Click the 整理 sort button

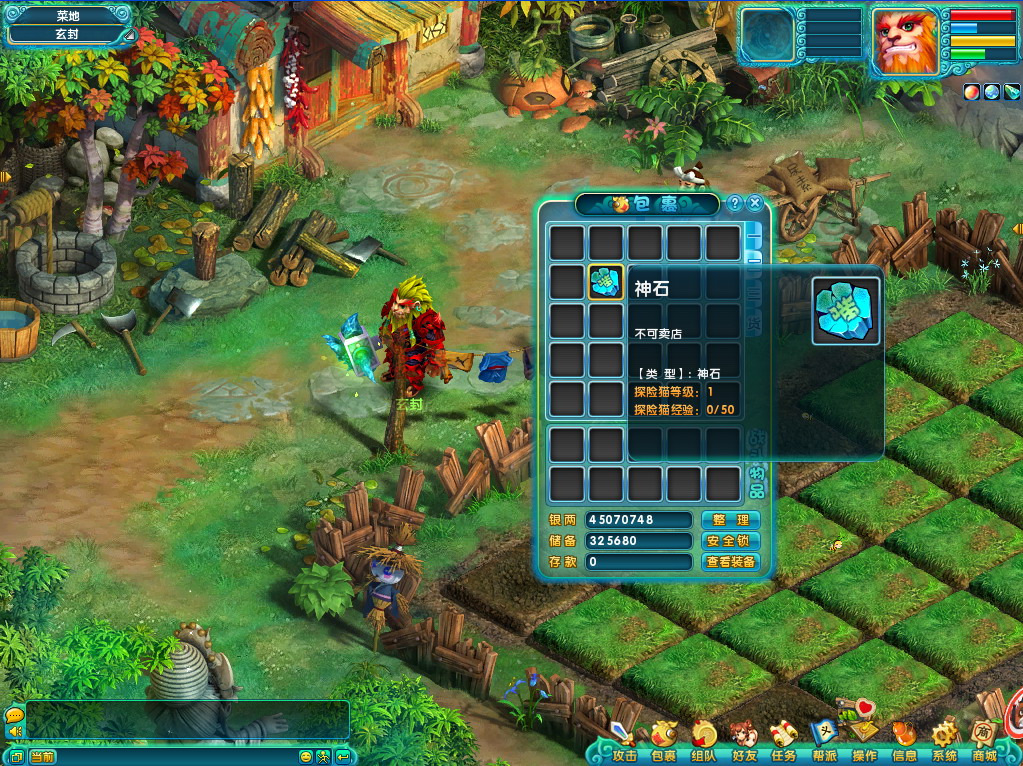tap(731, 520)
